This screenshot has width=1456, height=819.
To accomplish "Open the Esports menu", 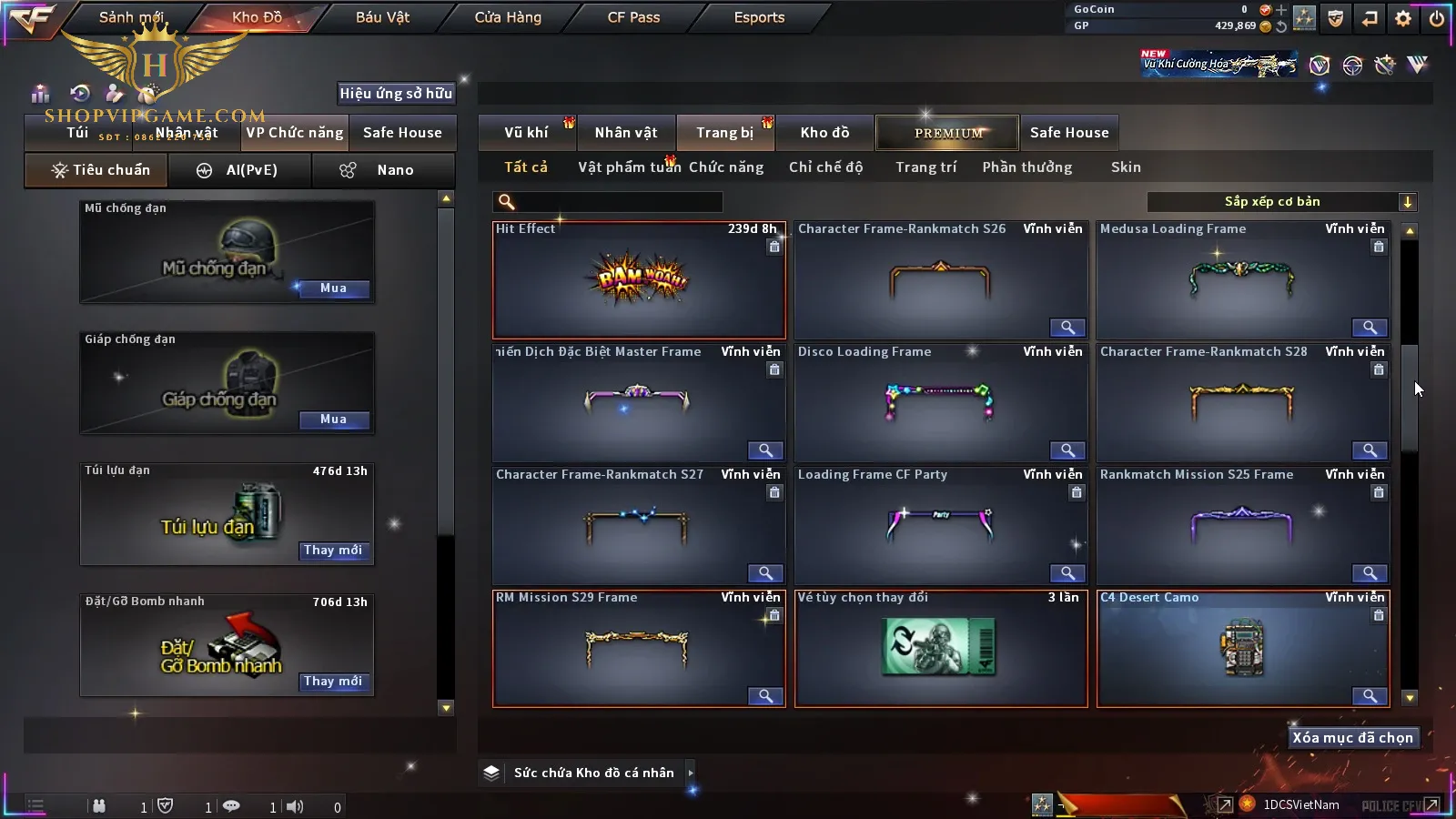I will click(x=759, y=17).
